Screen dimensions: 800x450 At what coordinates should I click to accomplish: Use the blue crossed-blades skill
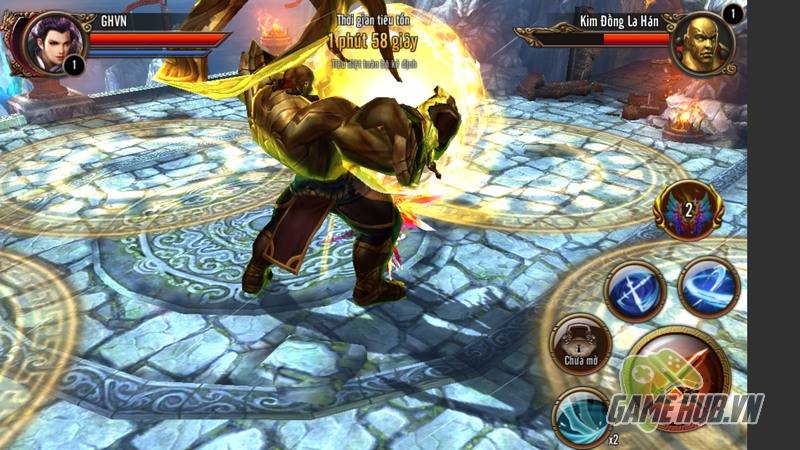pyautogui.click(x=635, y=291)
